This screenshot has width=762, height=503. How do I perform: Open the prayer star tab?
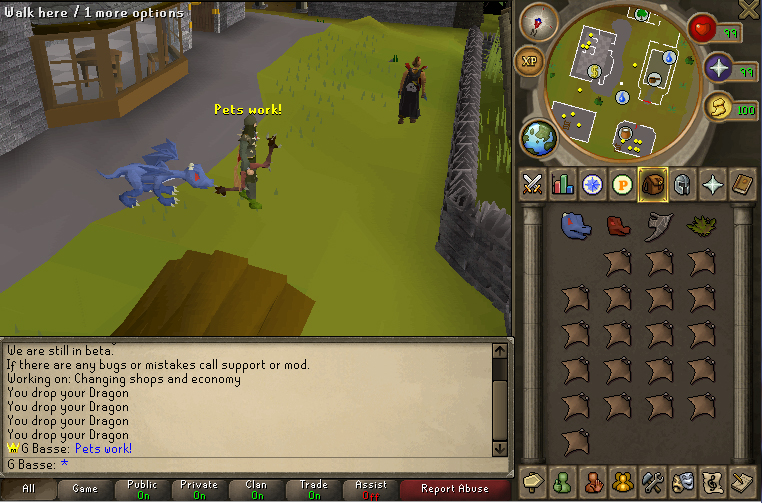pyautogui.click(x=711, y=185)
